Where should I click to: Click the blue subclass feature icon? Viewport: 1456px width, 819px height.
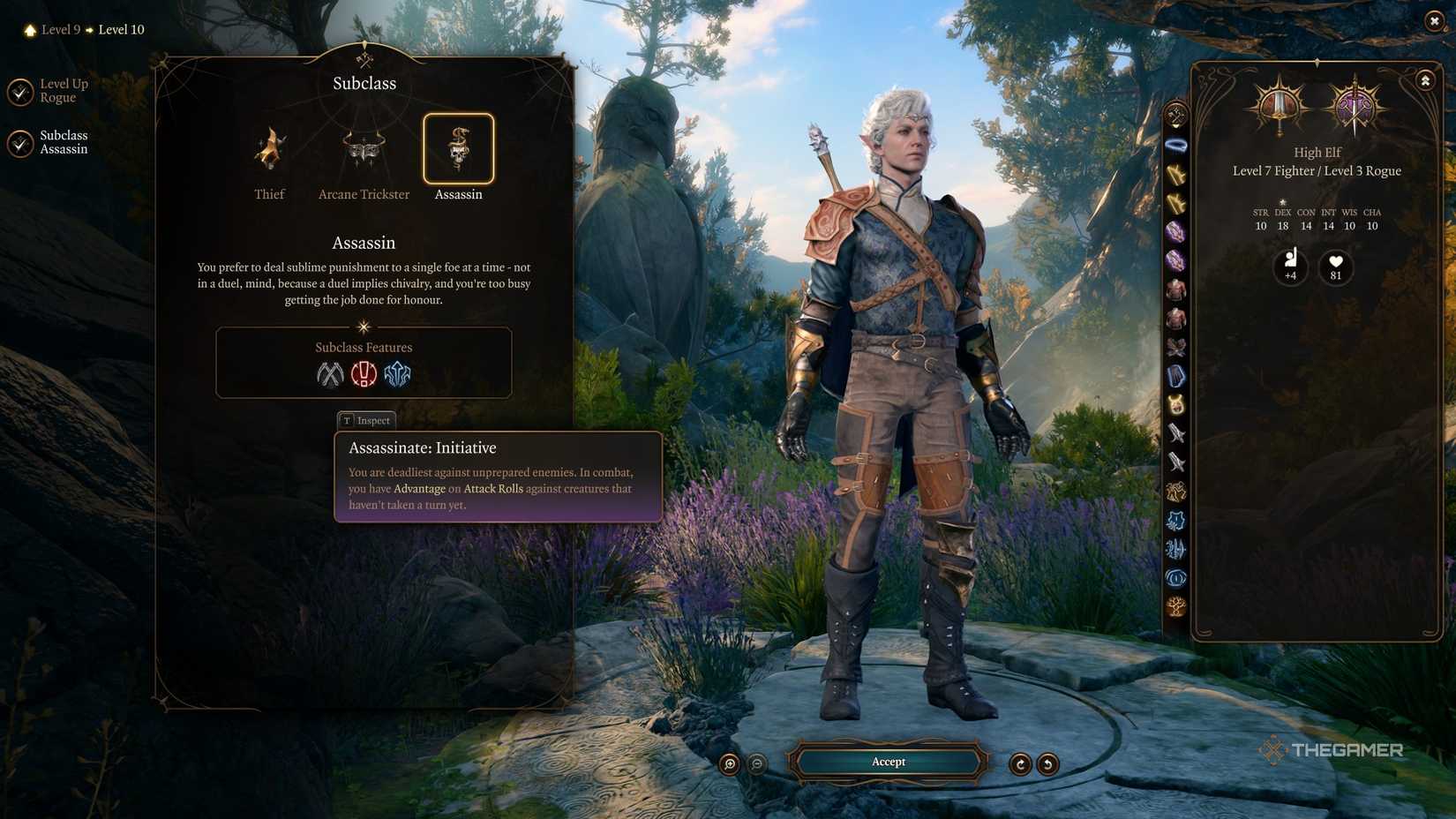point(397,374)
